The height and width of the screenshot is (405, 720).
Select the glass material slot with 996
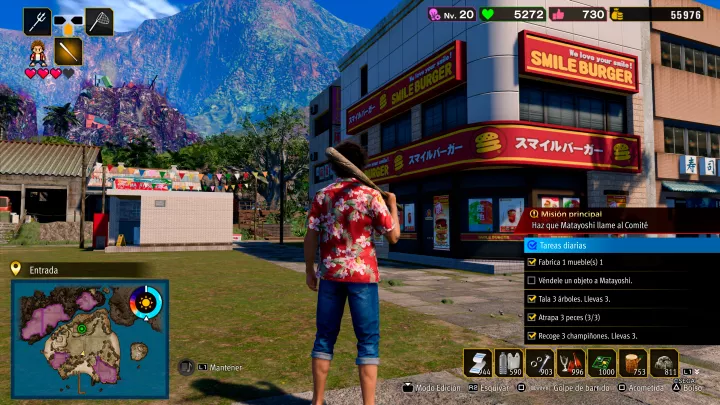[571, 362]
